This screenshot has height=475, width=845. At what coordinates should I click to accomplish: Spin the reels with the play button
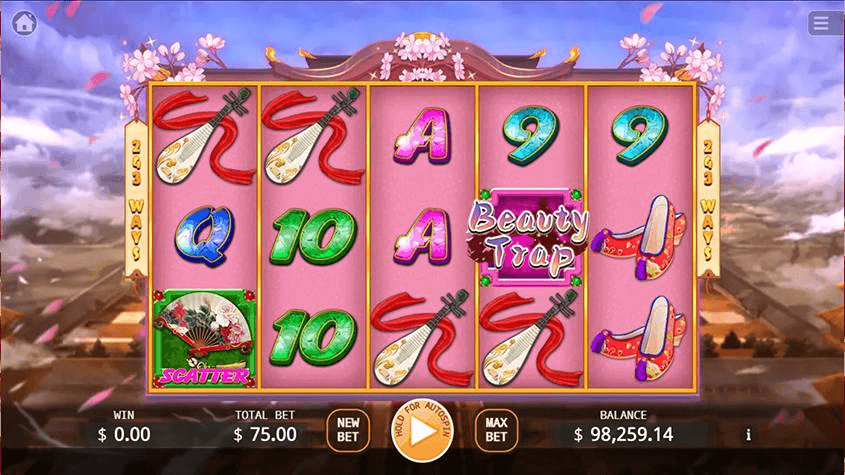419,431
